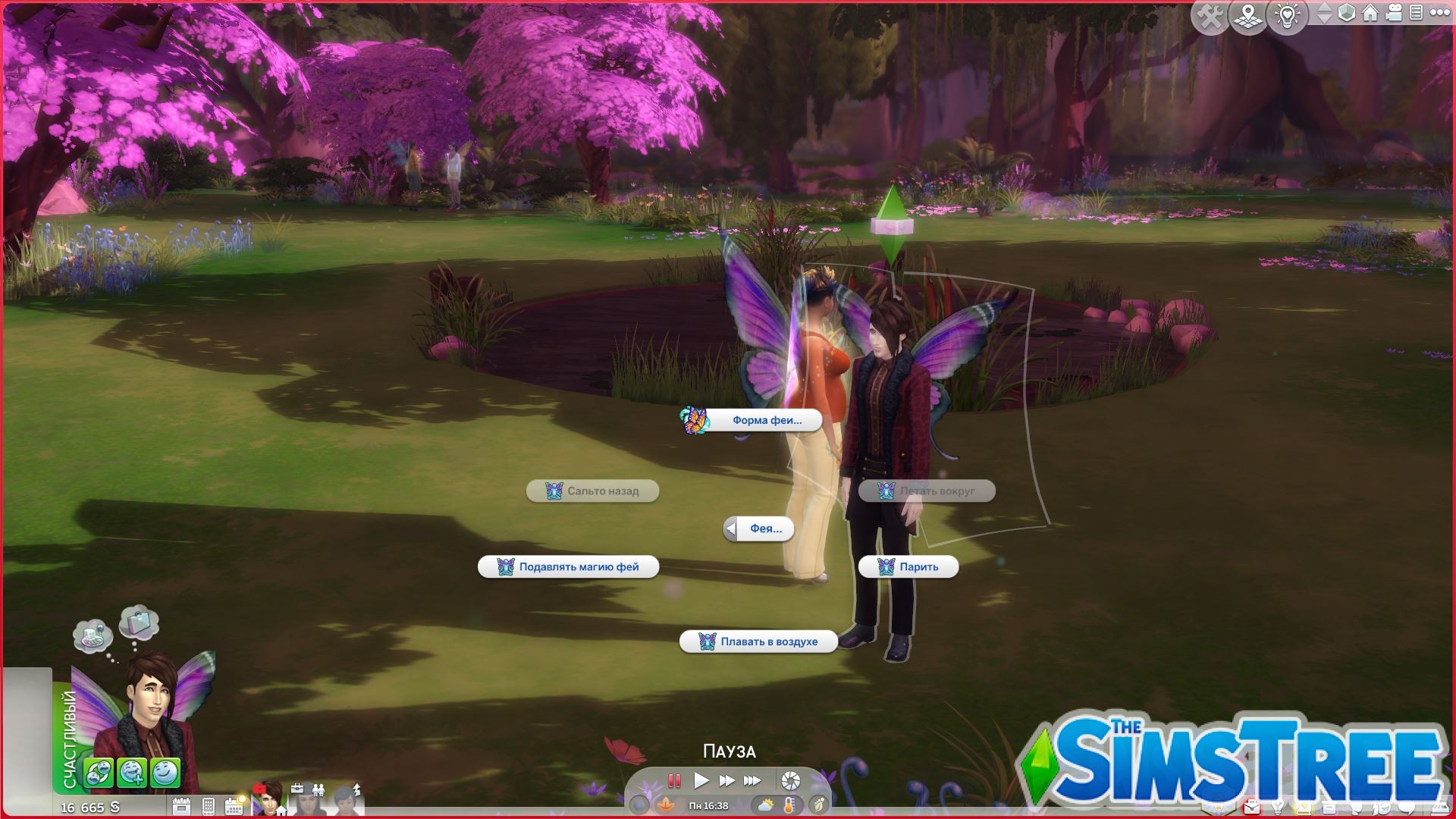Switch camera view with the cube icon

point(1347,13)
